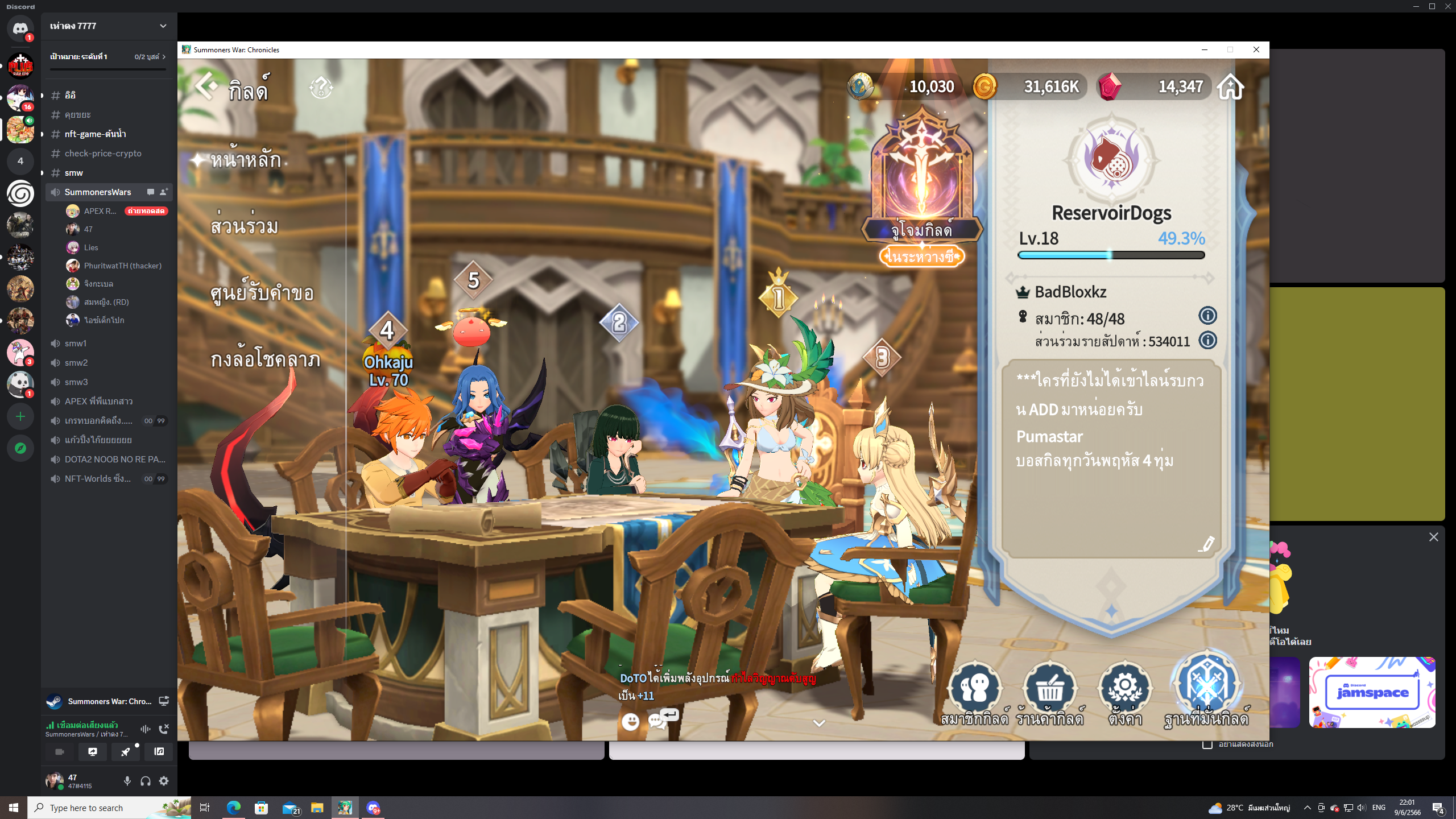Screen dimensions: 1456x819
Task: Close the Summoners War: Chronicles window
Action: point(1256,49)
